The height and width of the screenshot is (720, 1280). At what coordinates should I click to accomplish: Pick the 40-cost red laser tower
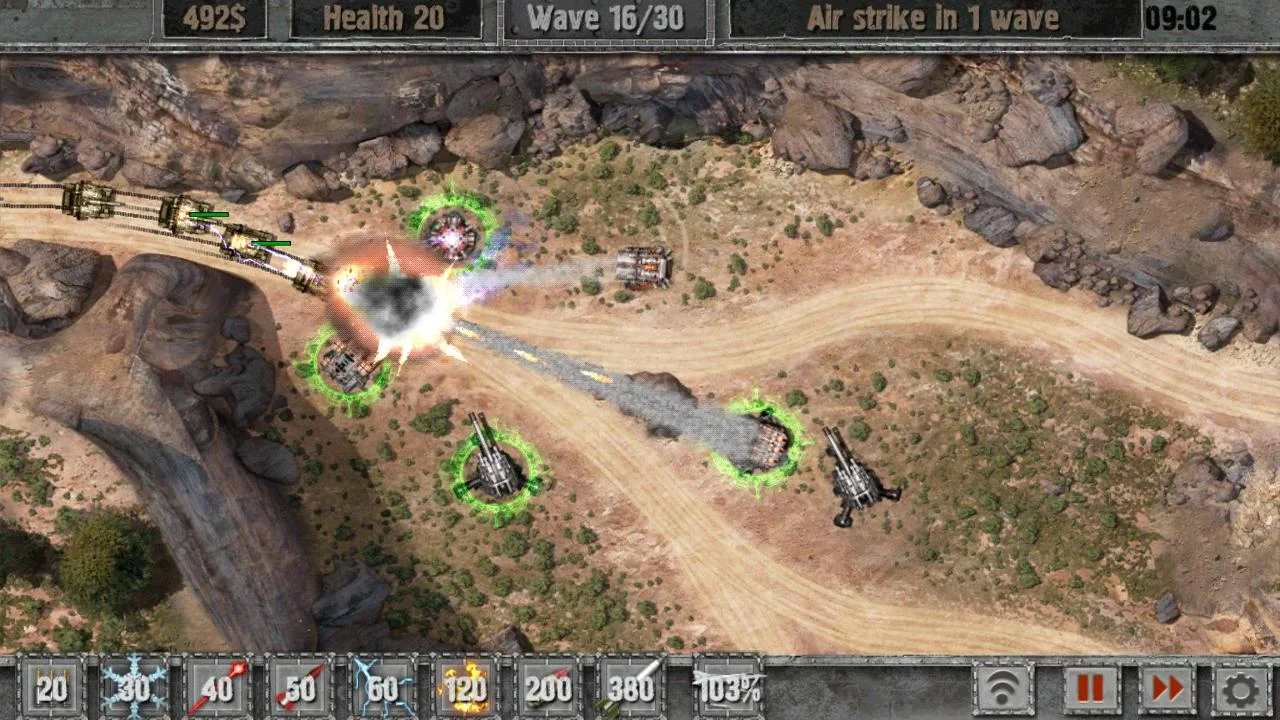217,687
